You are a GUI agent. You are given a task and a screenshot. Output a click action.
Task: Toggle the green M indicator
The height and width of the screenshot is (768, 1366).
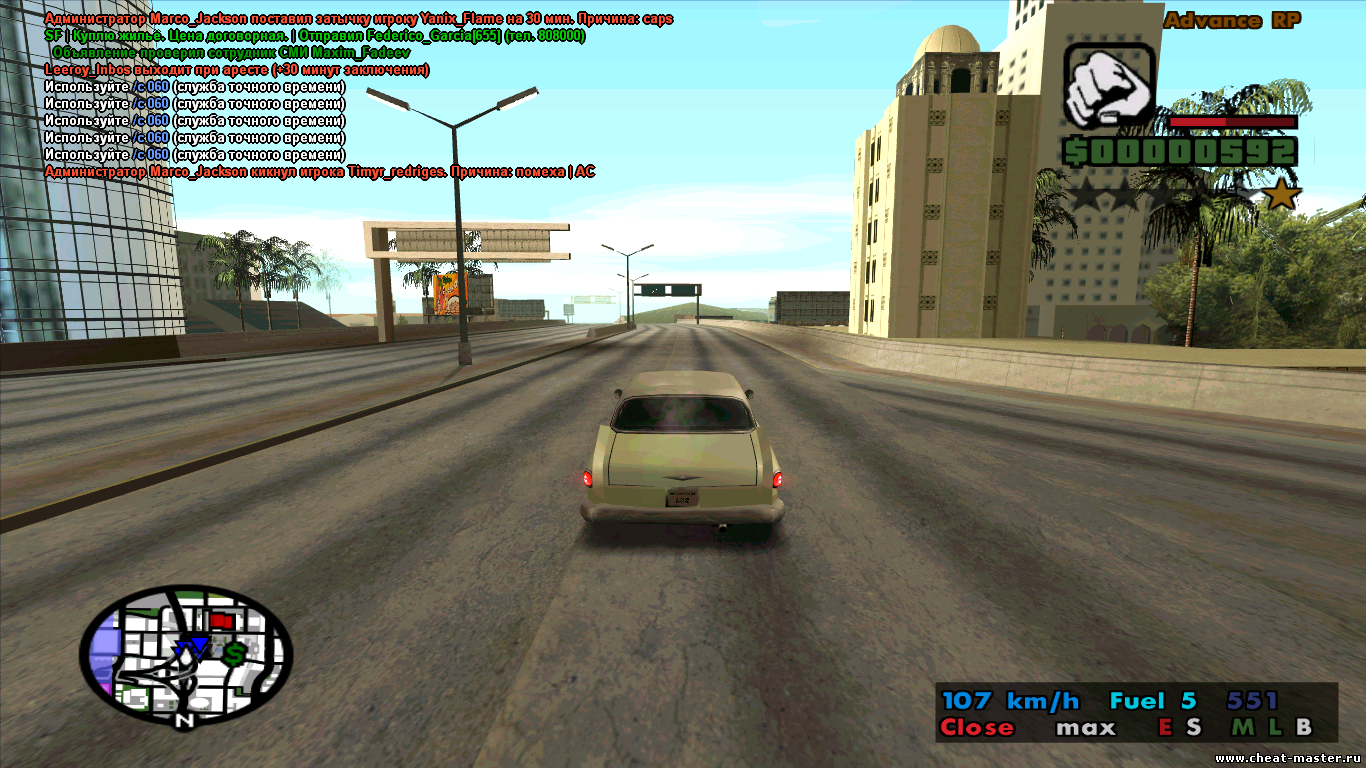point(1242,728)
